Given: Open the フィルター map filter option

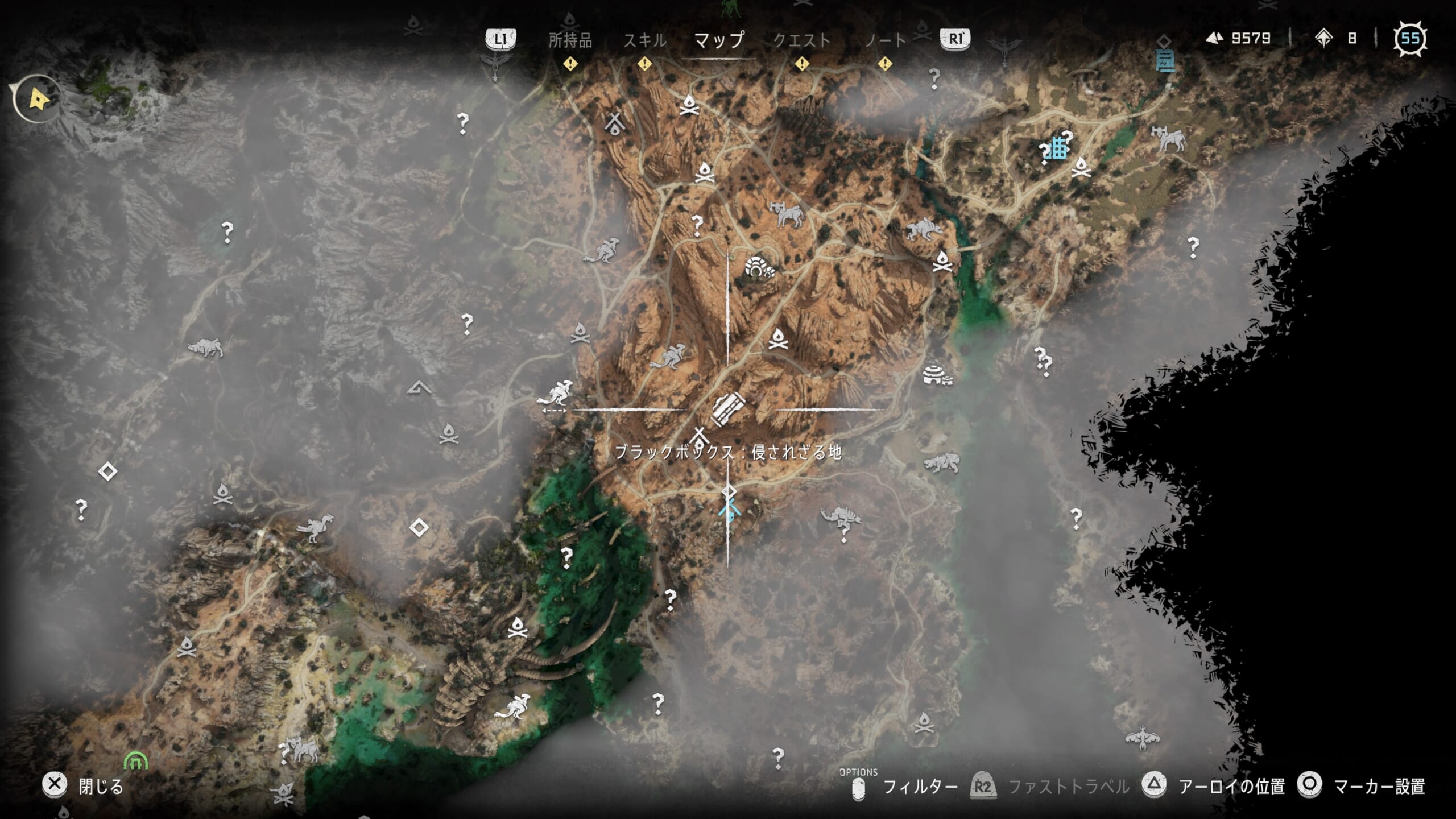Looking at the screenshot, I should [x=920, y=787].
